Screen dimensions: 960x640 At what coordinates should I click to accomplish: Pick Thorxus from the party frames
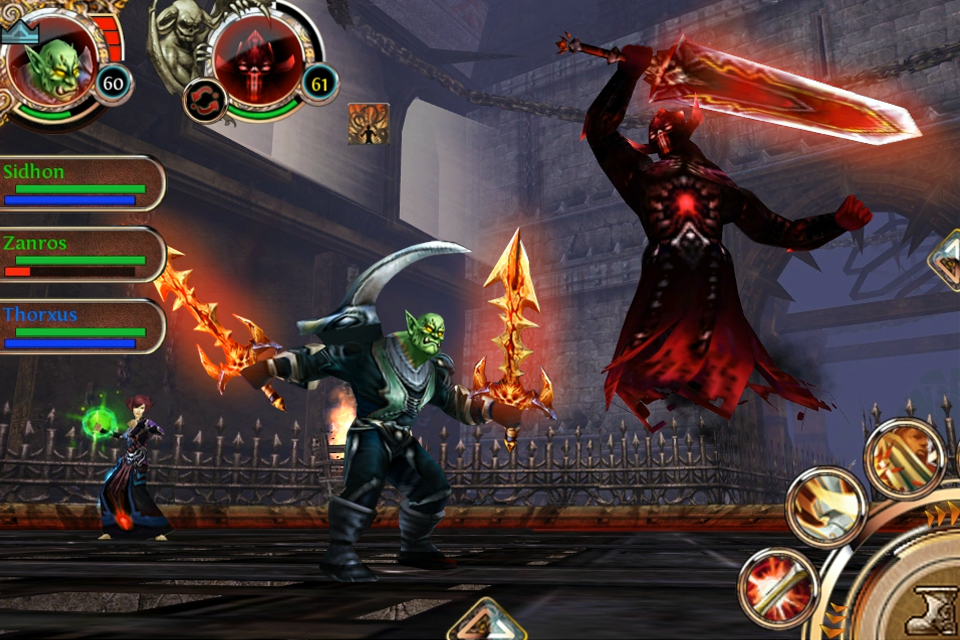pyautogui.click(x=80, y=327)
